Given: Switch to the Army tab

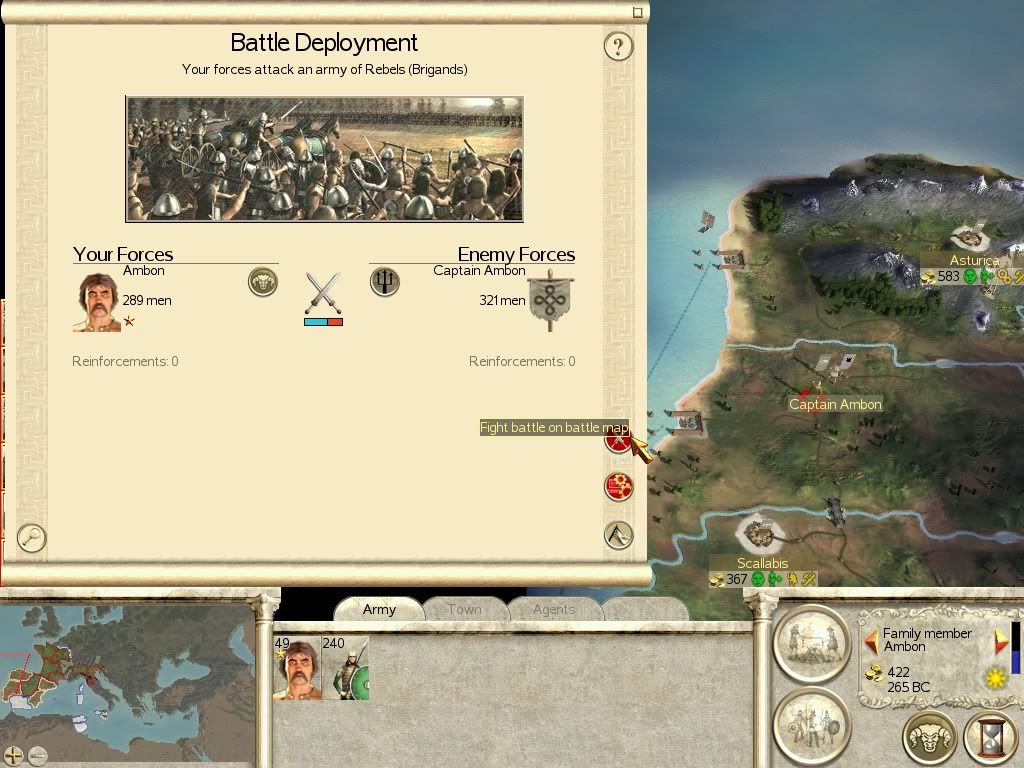Looking at the screenshot, I should (x=379, y=609).
